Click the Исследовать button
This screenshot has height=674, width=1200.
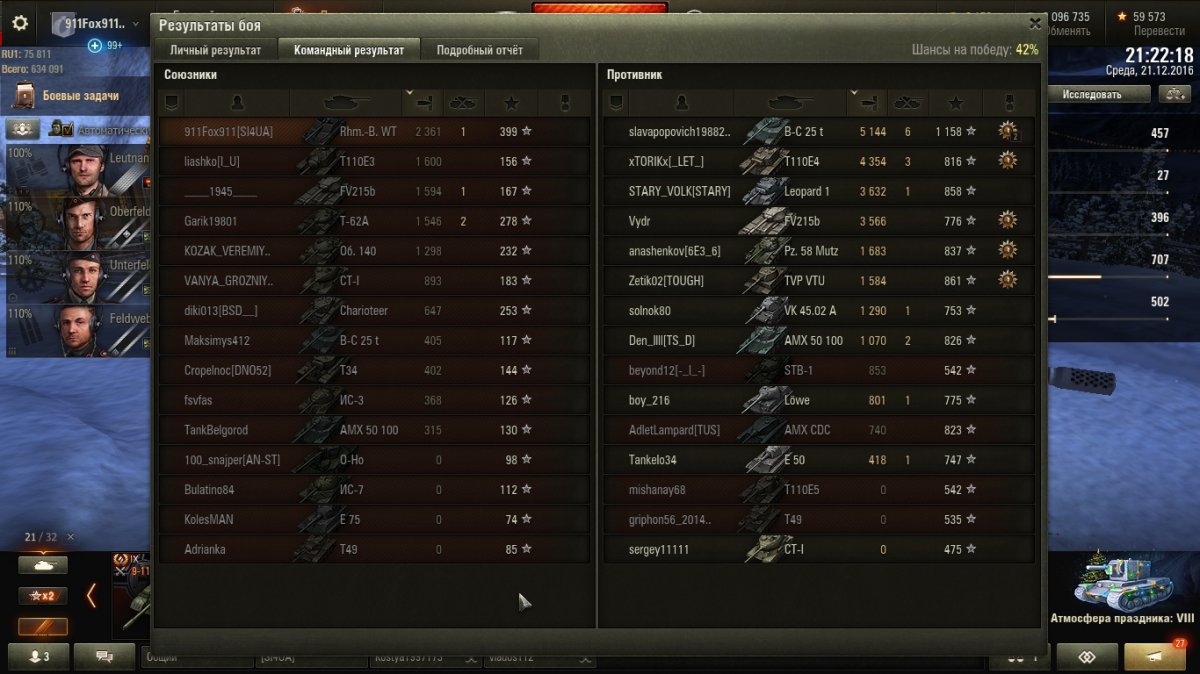(1091, 94)
